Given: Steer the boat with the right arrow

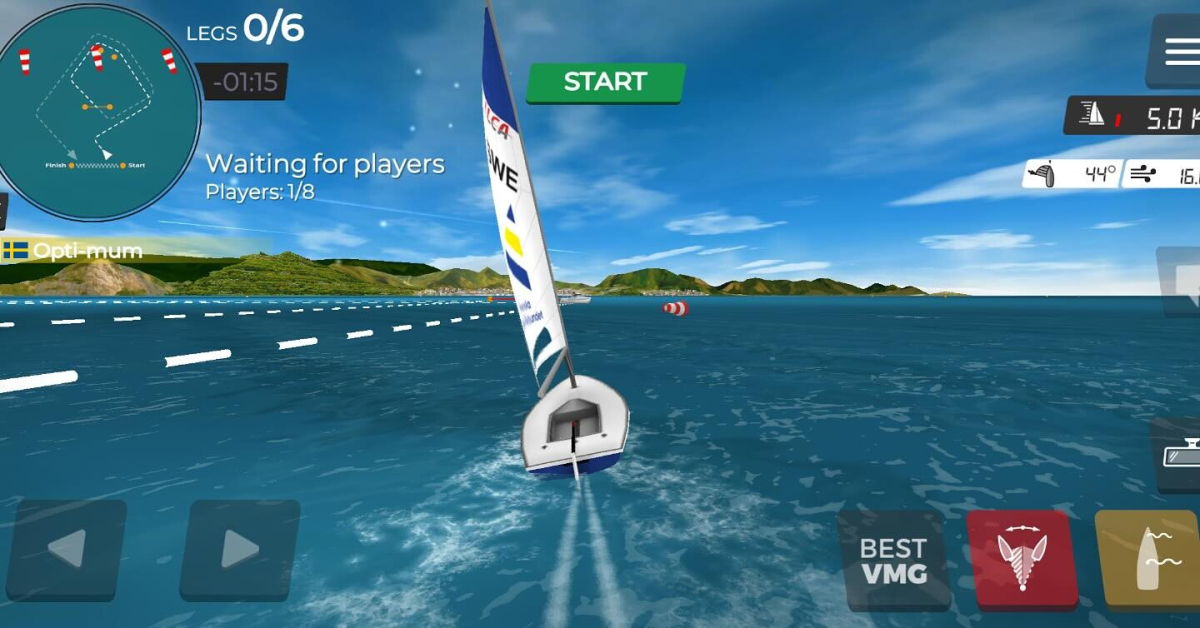Looking at the screenshot, I should pos(240,548).
